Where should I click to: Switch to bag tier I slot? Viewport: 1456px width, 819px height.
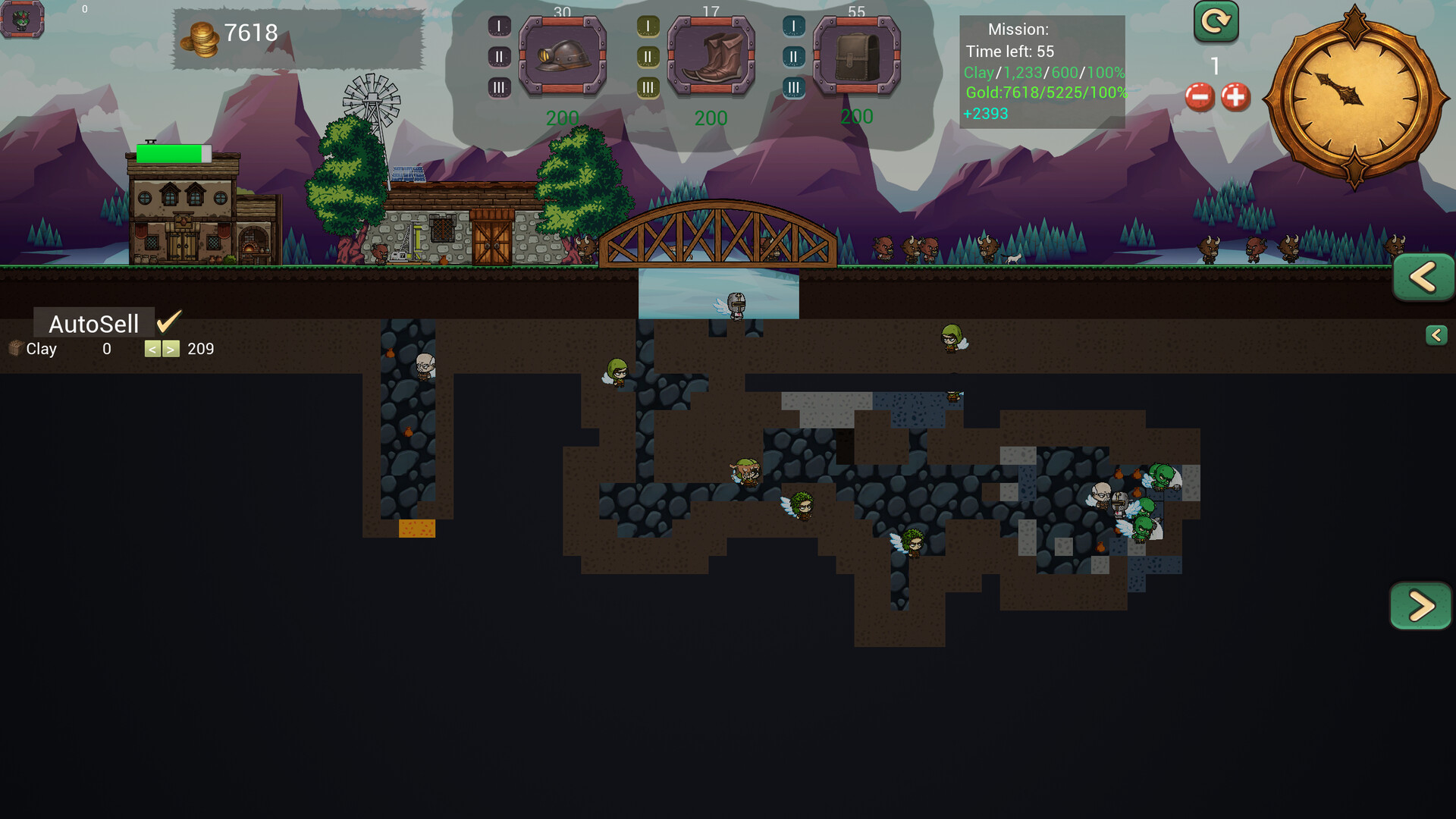793,24
